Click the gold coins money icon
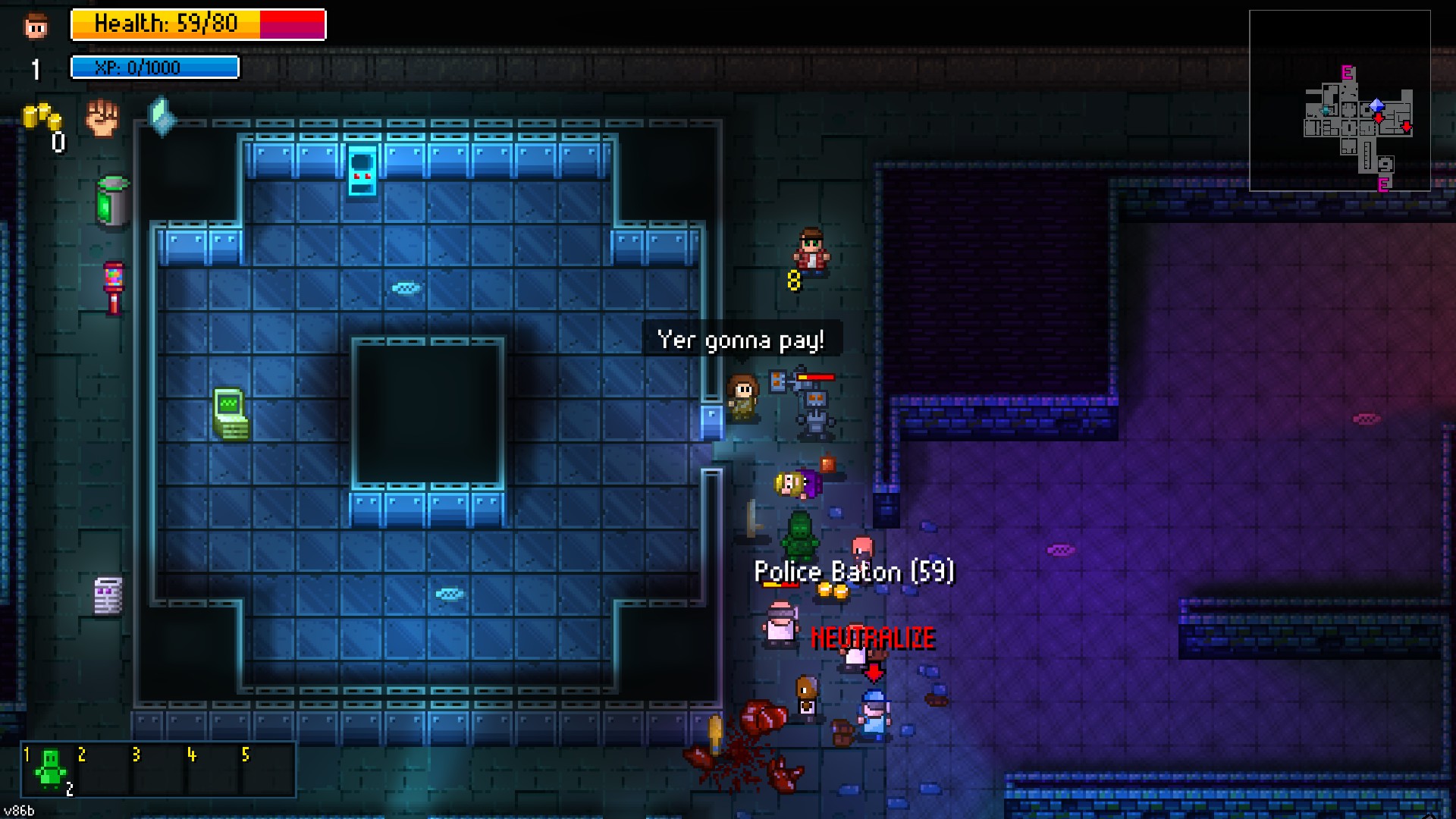The image size is (1456, 819). pos(41,118)
